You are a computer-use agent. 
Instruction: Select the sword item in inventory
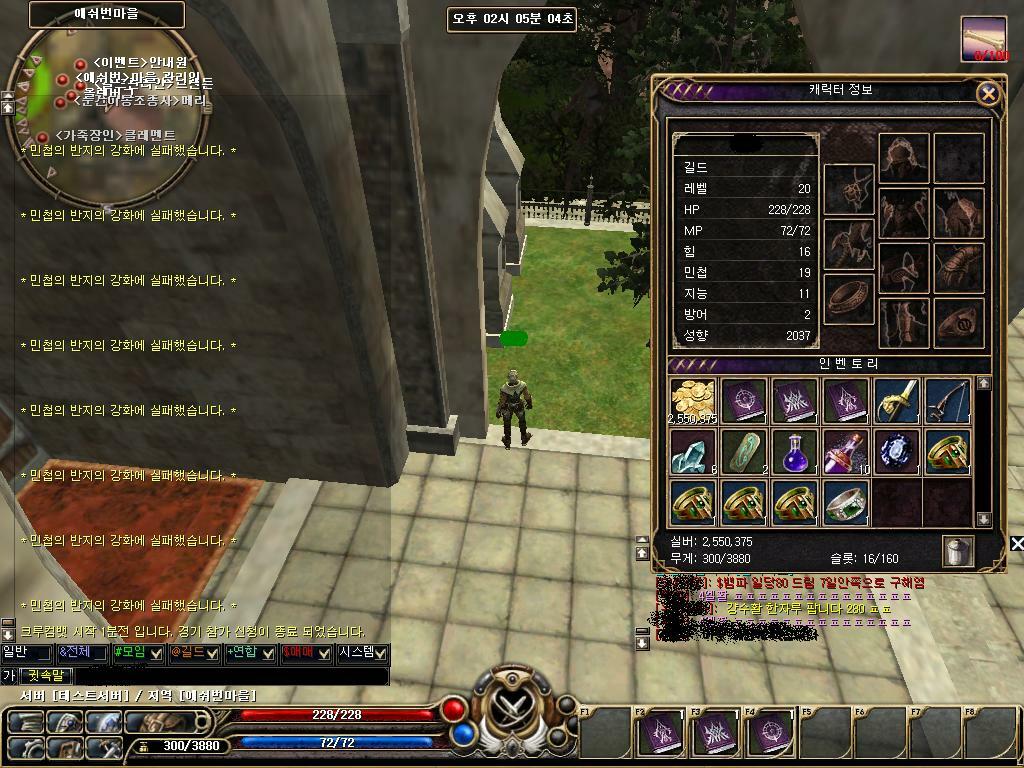pos(896,401)
